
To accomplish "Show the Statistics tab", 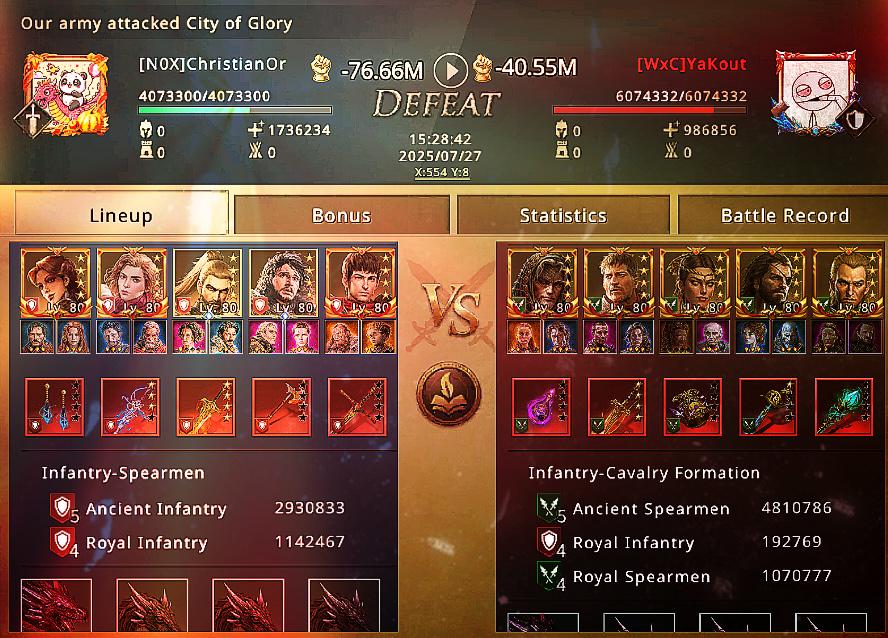I will click(x=563, y=214).
